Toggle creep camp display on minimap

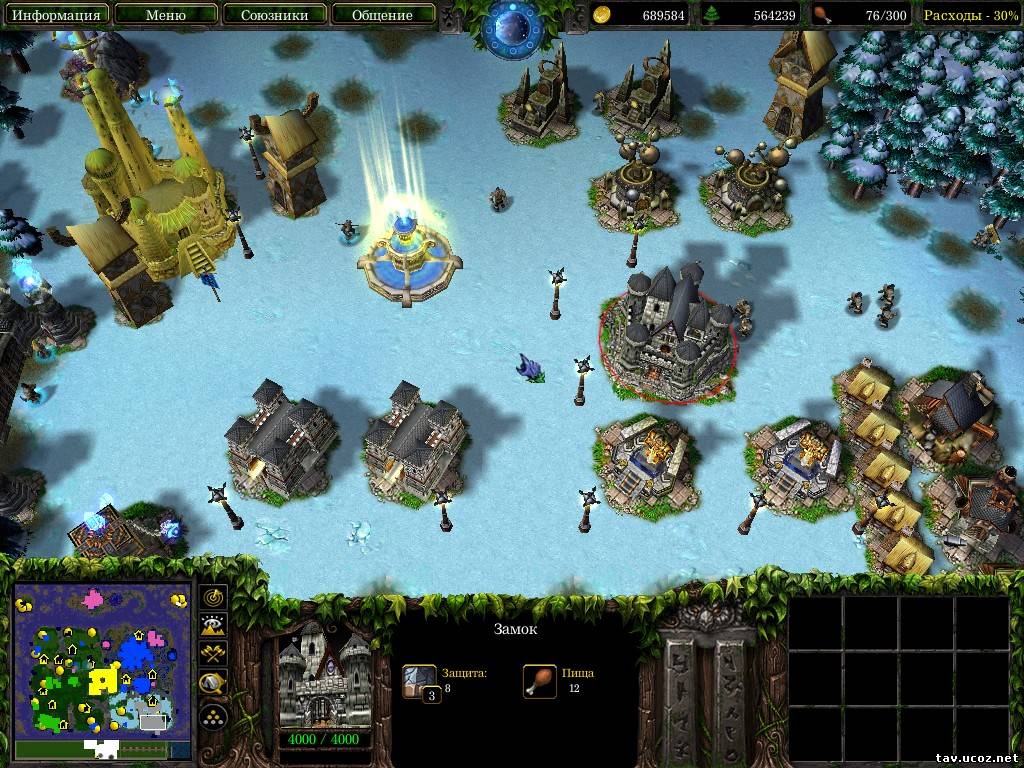(x=214, y=685)
